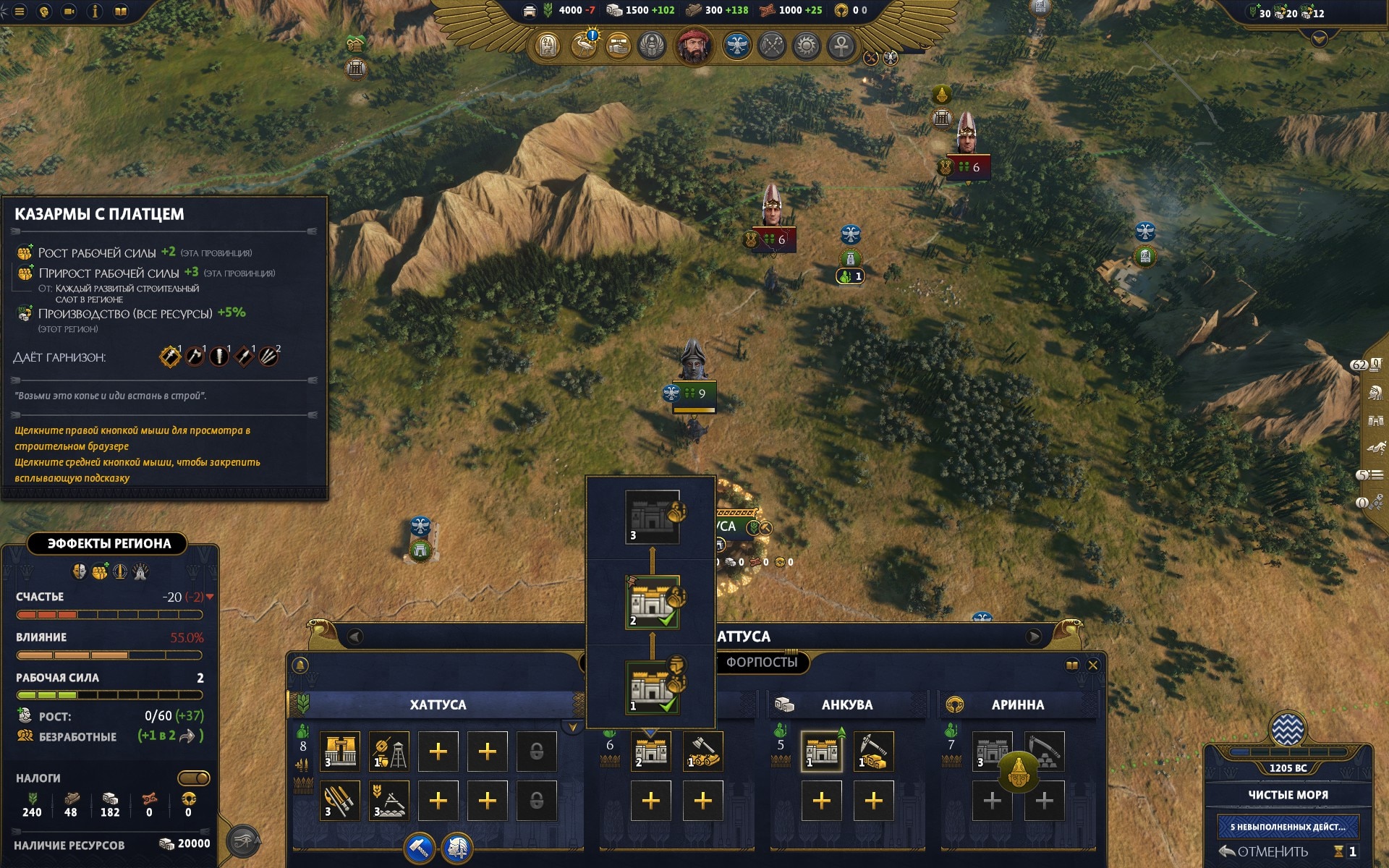
Task: Toggle the taxes (Налоги) switch
Action: [x=193, y=778]
